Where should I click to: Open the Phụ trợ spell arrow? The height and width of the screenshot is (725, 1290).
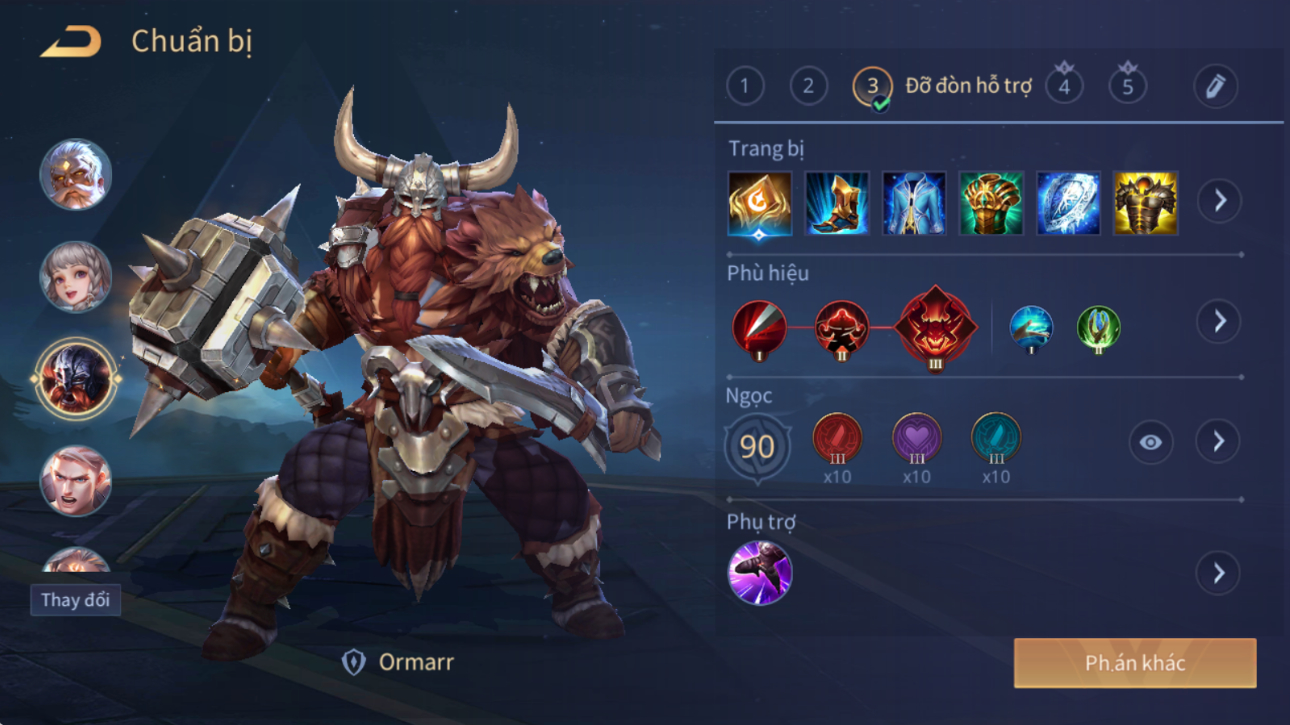pos(1219,573)
